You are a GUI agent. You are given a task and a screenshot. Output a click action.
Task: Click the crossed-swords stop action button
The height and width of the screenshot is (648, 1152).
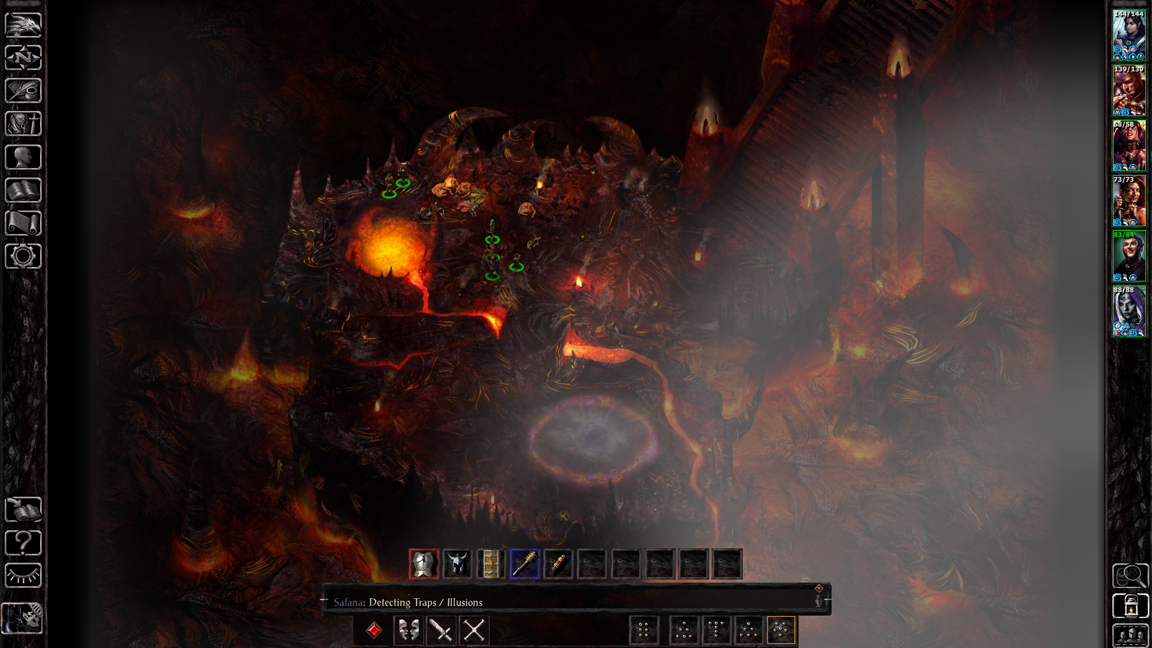point(474,630)
